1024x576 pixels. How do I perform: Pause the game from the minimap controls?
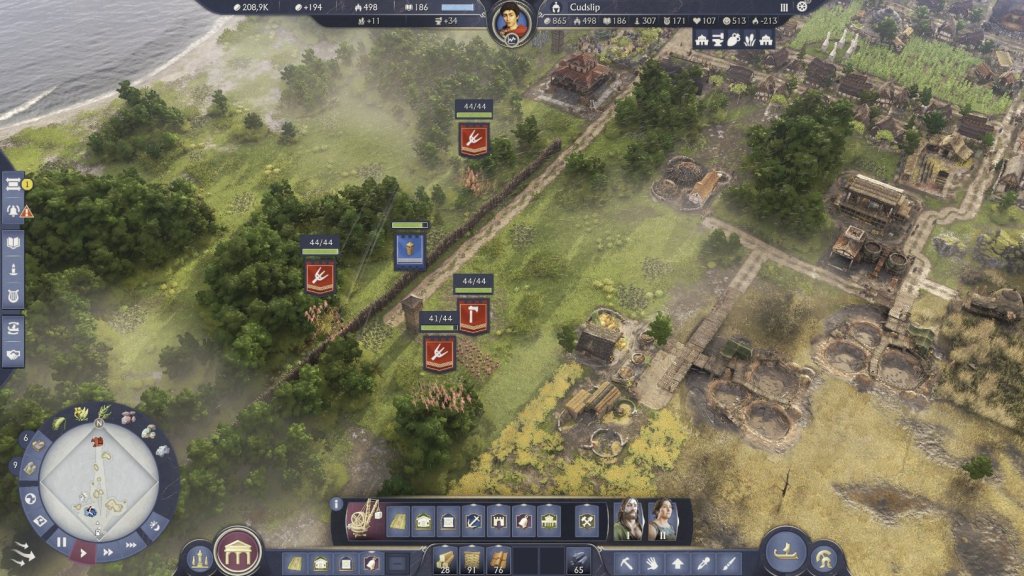(61, 543)
